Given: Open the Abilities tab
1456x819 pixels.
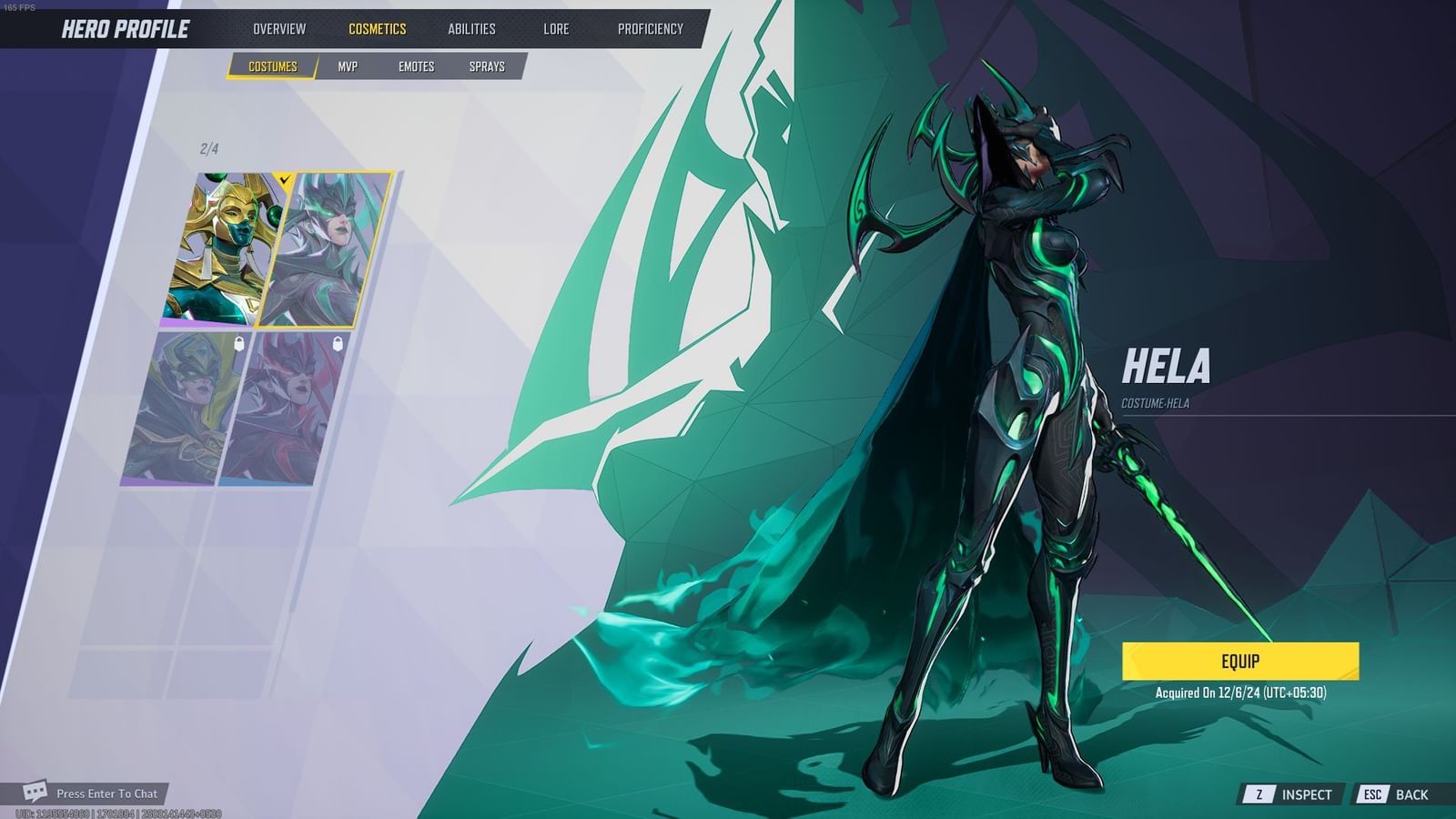Looking at the screenshot, I should tap(470, 28).
